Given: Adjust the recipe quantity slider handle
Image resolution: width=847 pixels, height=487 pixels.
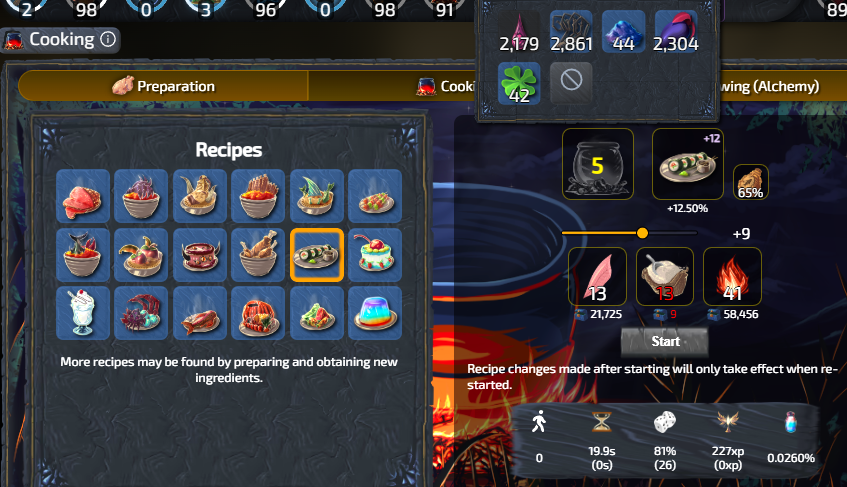Looking at the screenshot, I should coord(642,233).
